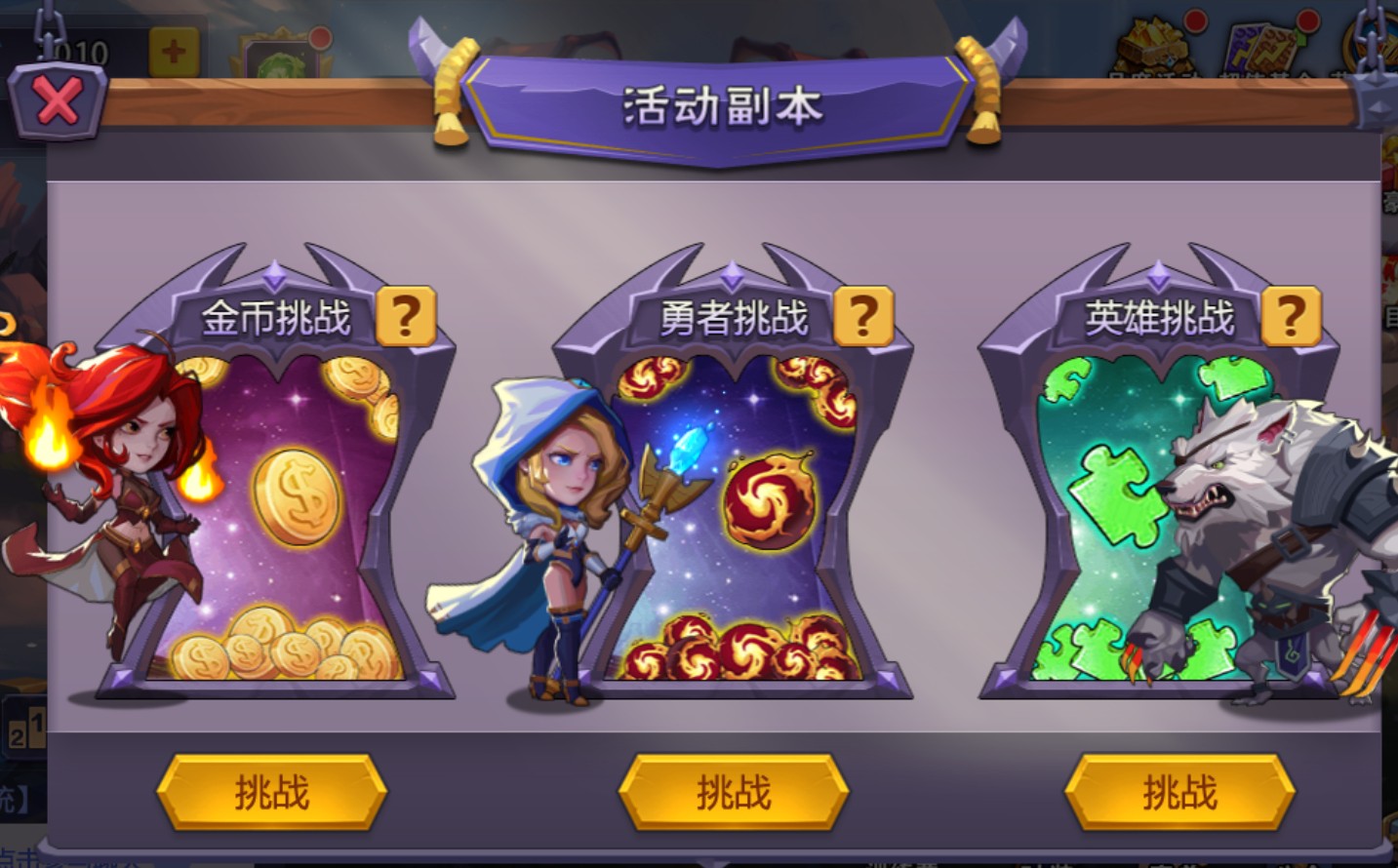Open the 超值基金 card bundle icon
The width and height of the screenshot is (1398, 868).
tap(1260, 47)
